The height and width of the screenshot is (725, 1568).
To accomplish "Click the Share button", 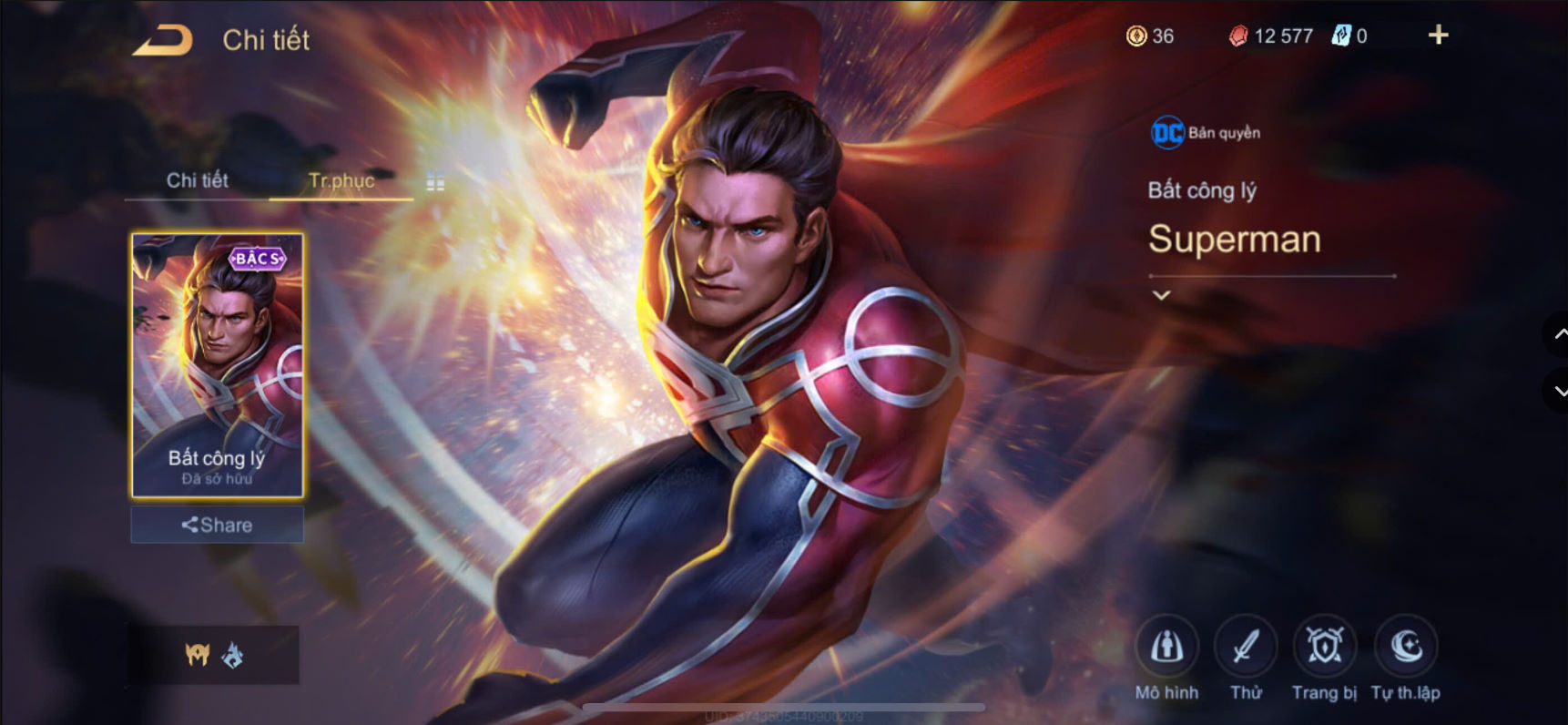I will coord(217,525).
